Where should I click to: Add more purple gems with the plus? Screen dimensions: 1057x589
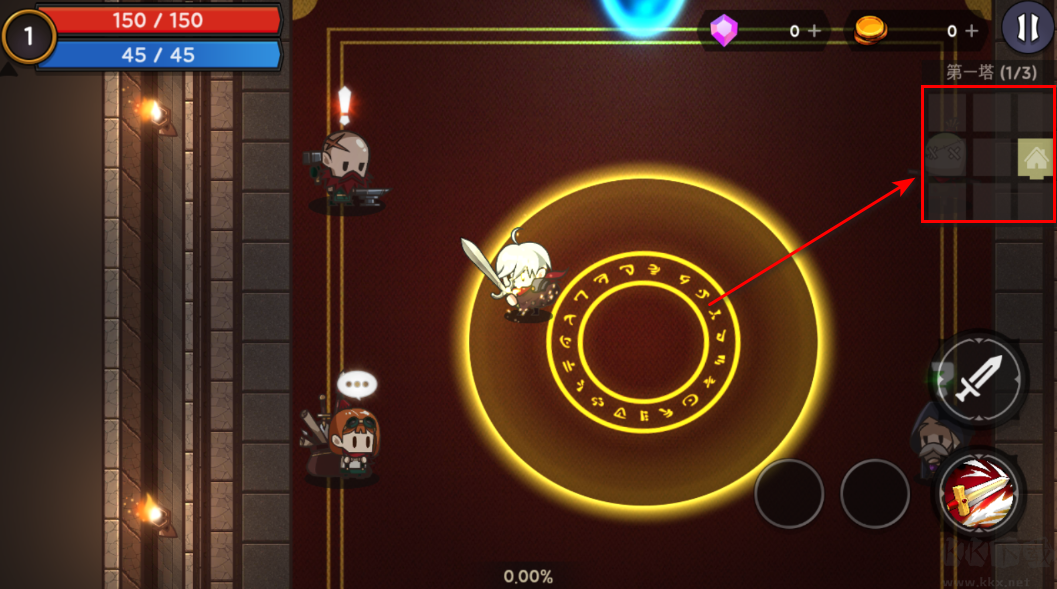pyautogui.click(x=815, y=31)
